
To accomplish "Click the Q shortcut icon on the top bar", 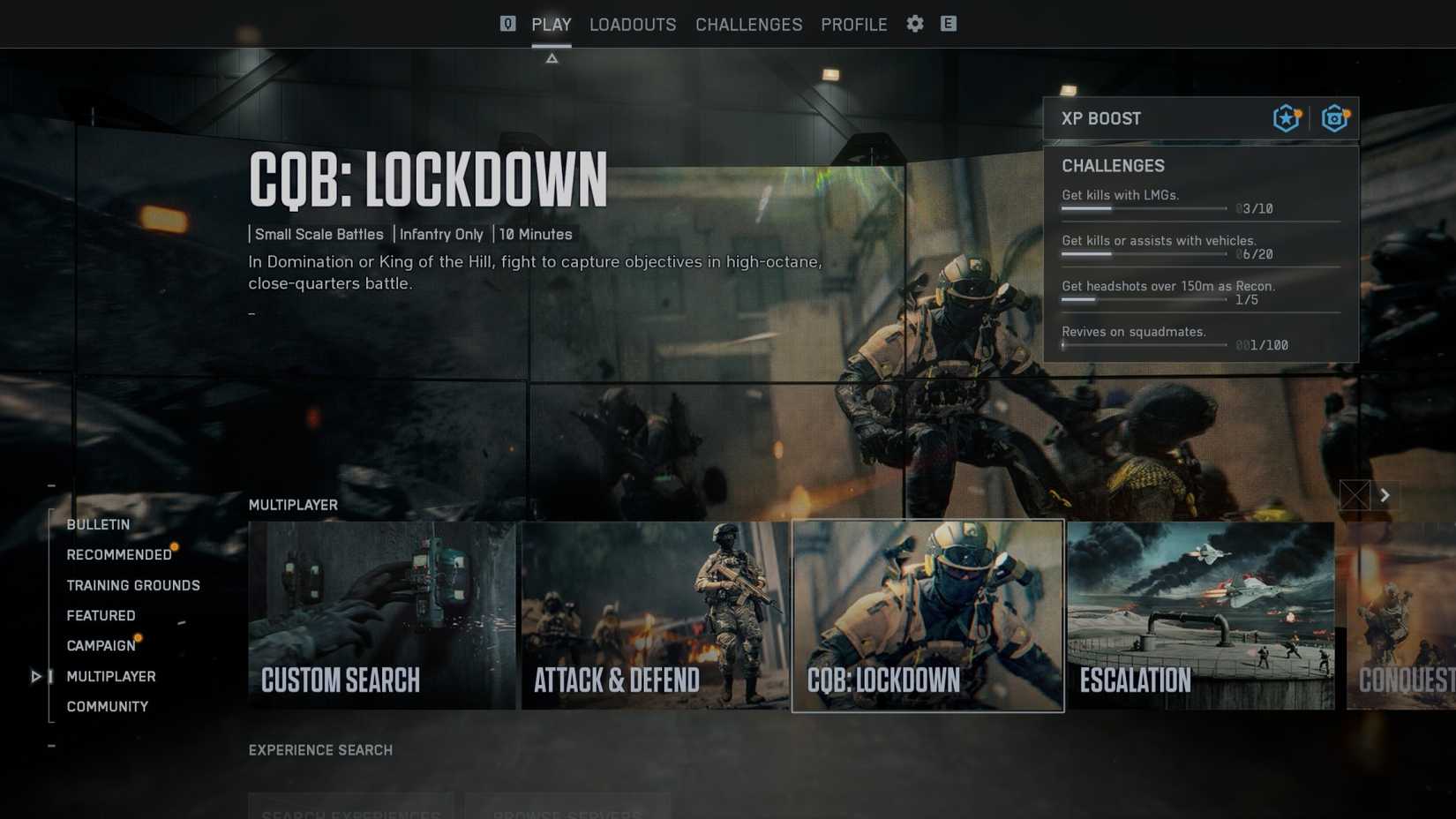I will point(507,24).
